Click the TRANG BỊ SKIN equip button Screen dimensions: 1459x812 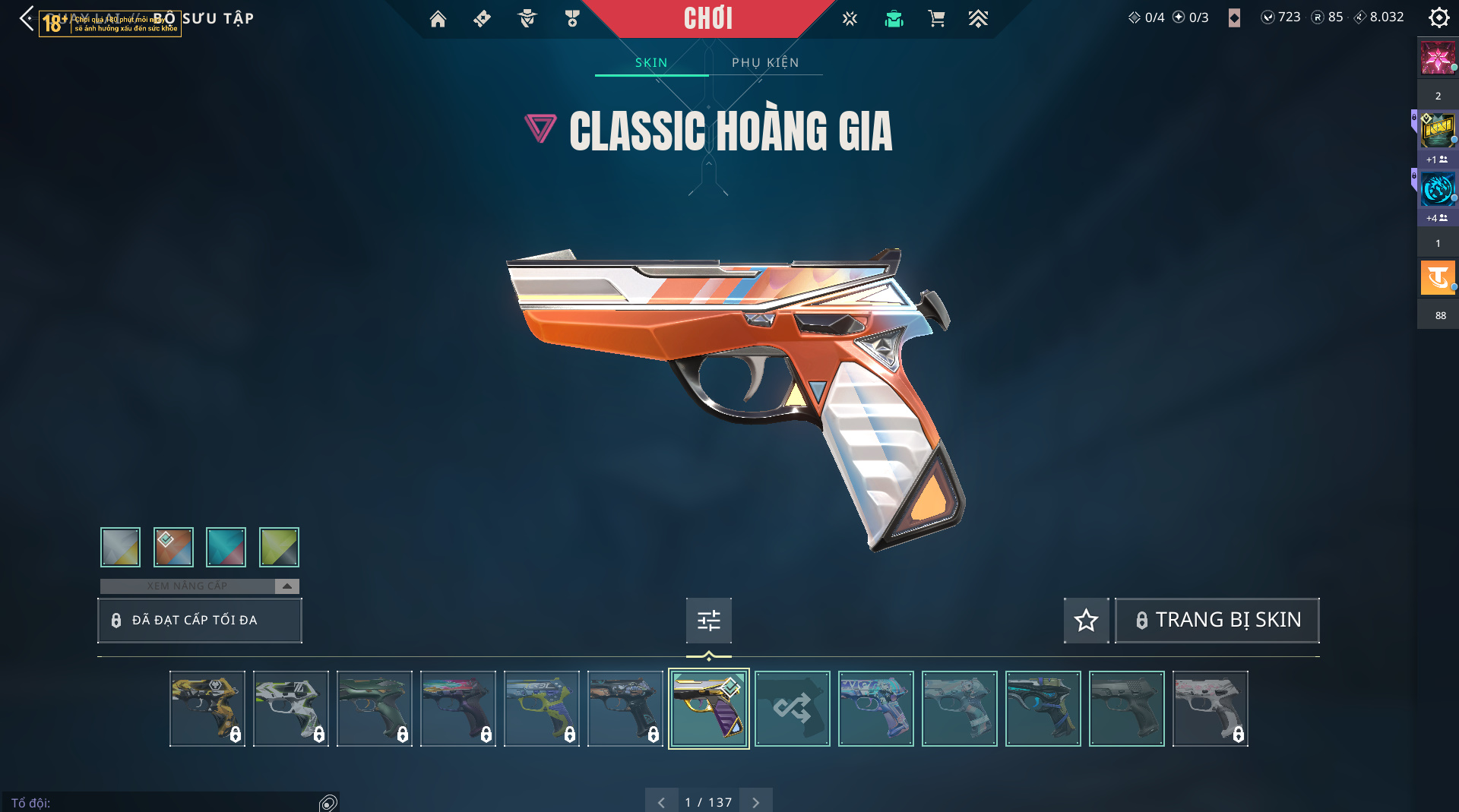click(x=1217, y=621)
